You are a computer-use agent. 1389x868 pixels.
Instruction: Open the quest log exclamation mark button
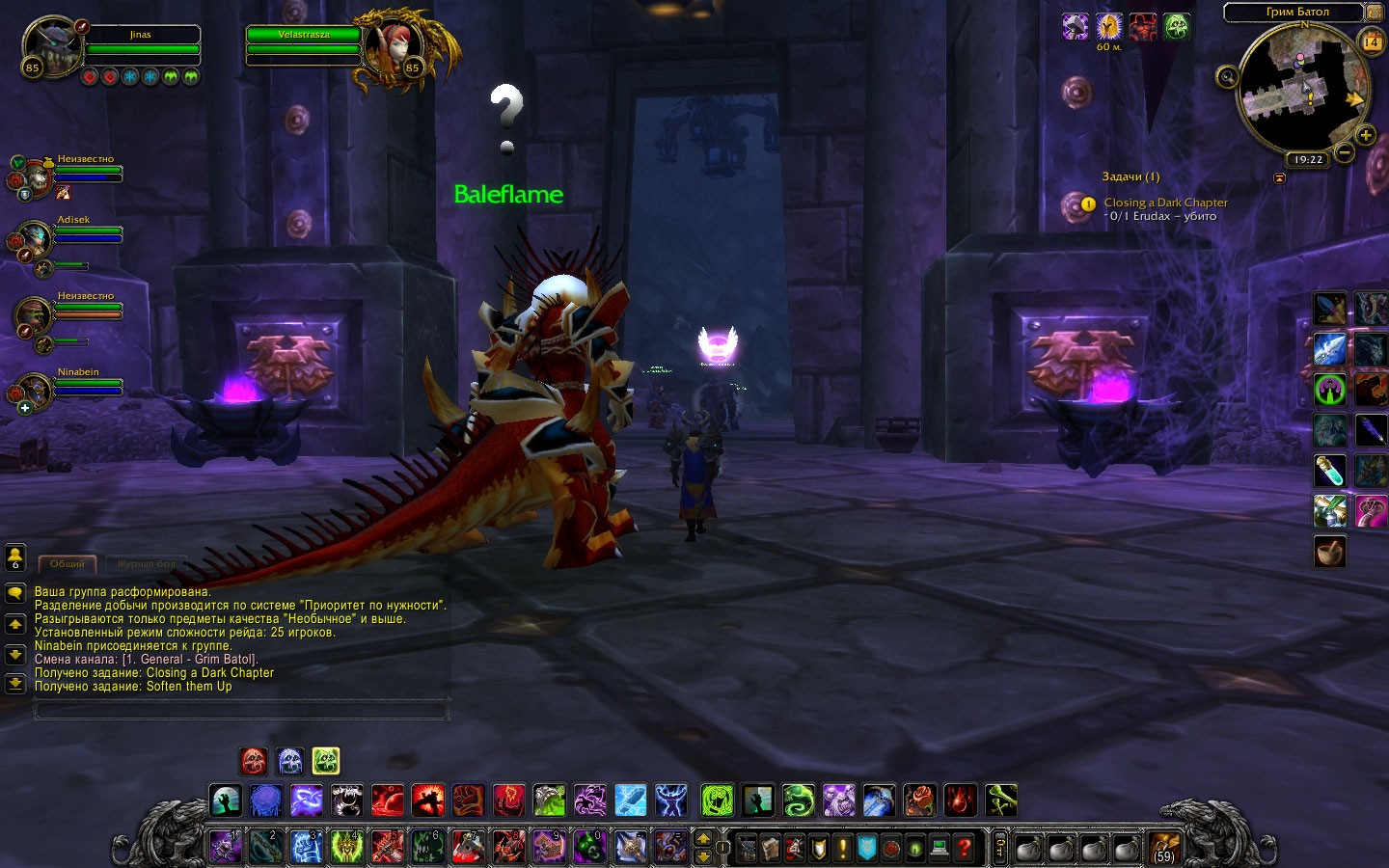pos(842,848)
